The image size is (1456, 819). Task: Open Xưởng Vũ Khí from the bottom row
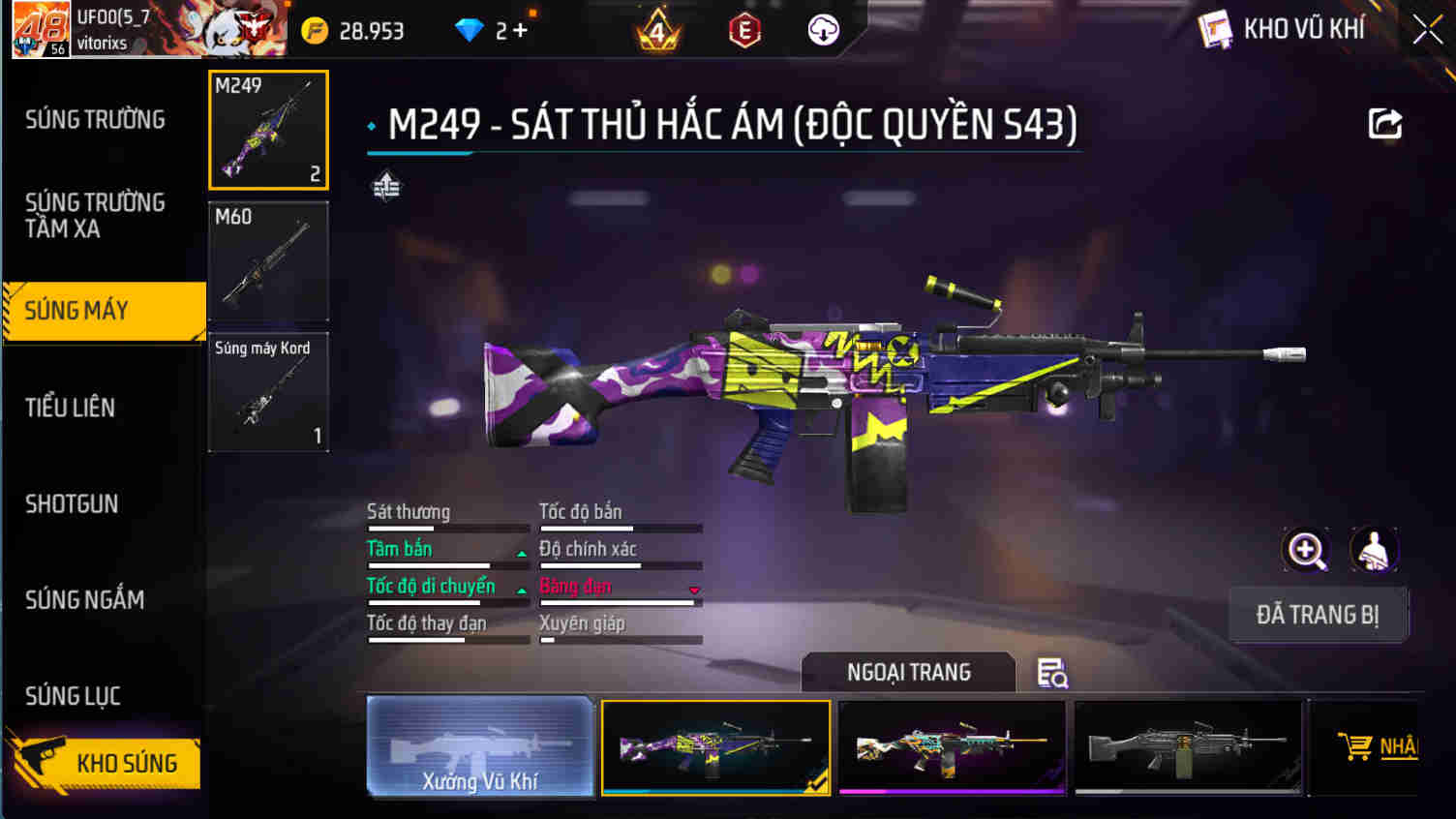coord(479,746)
